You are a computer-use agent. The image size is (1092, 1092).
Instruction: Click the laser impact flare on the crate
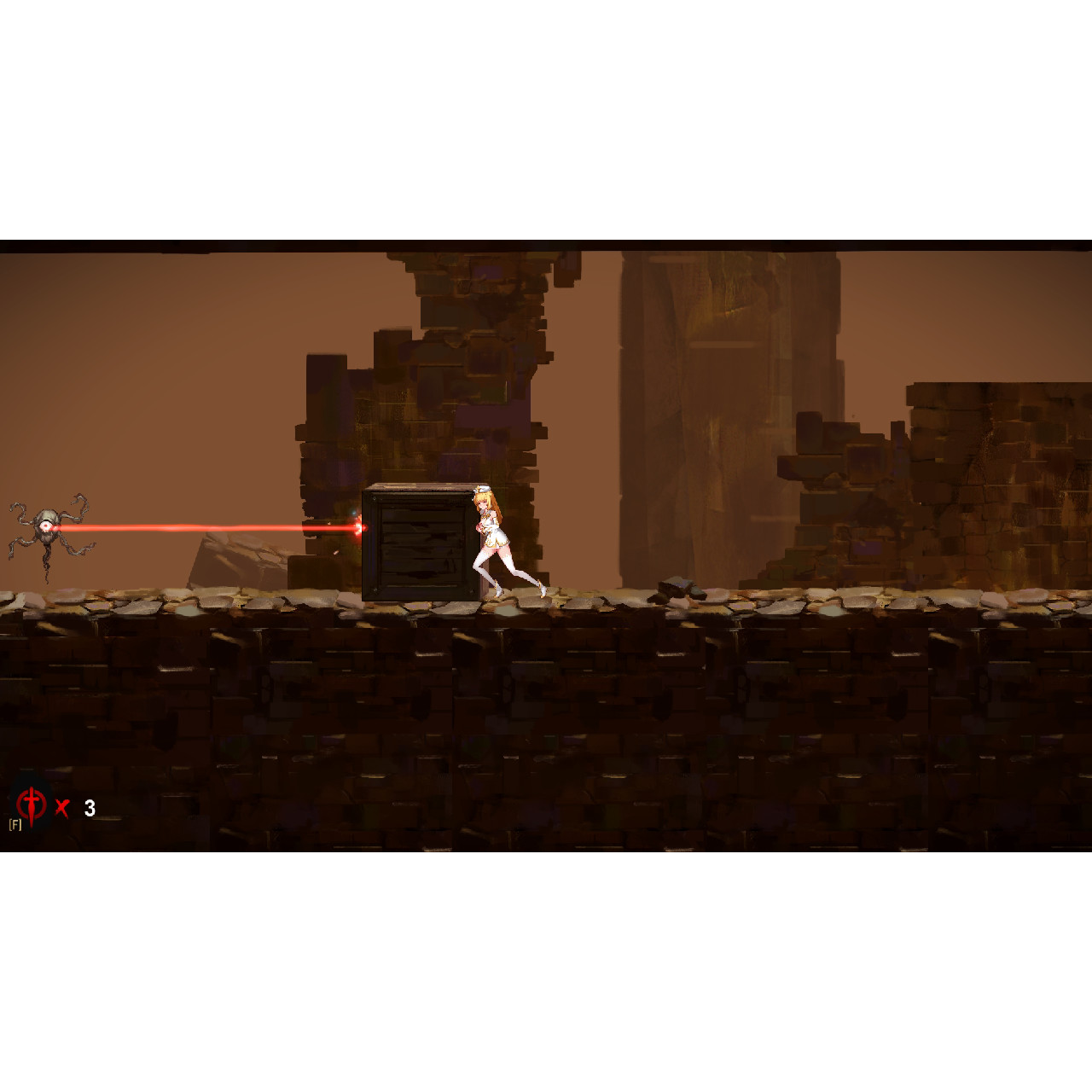pyautogui.click(x=359, y=526)
